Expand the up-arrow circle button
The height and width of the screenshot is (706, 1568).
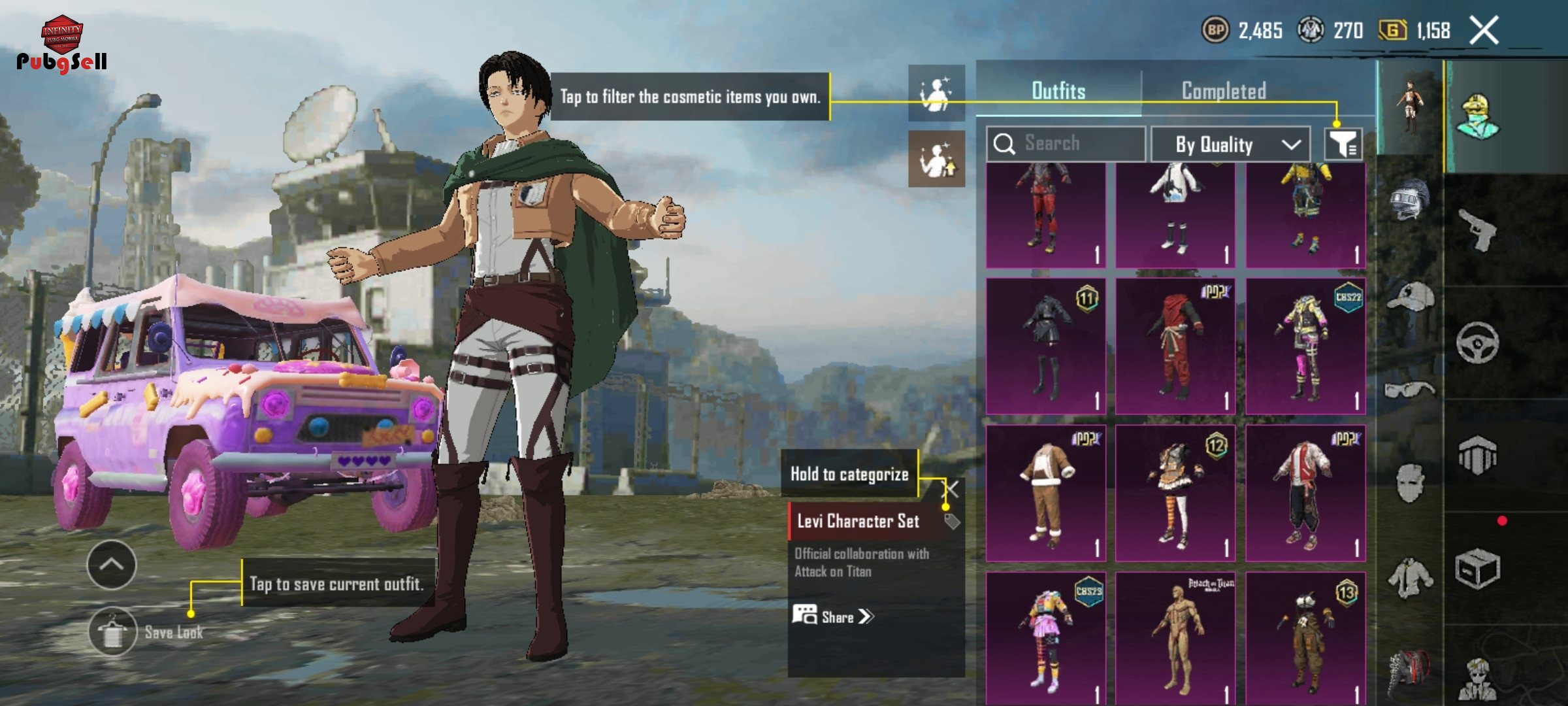111,565
